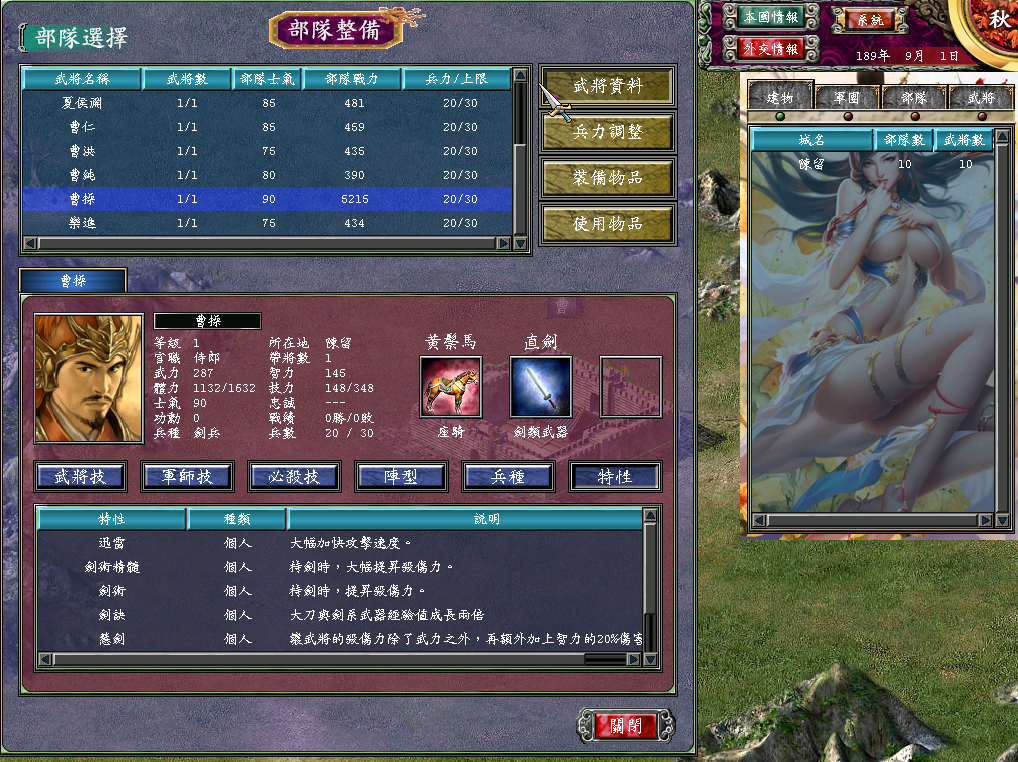
Task: Switch to the 兵種 troop type section
Action: tap(509, 477)
